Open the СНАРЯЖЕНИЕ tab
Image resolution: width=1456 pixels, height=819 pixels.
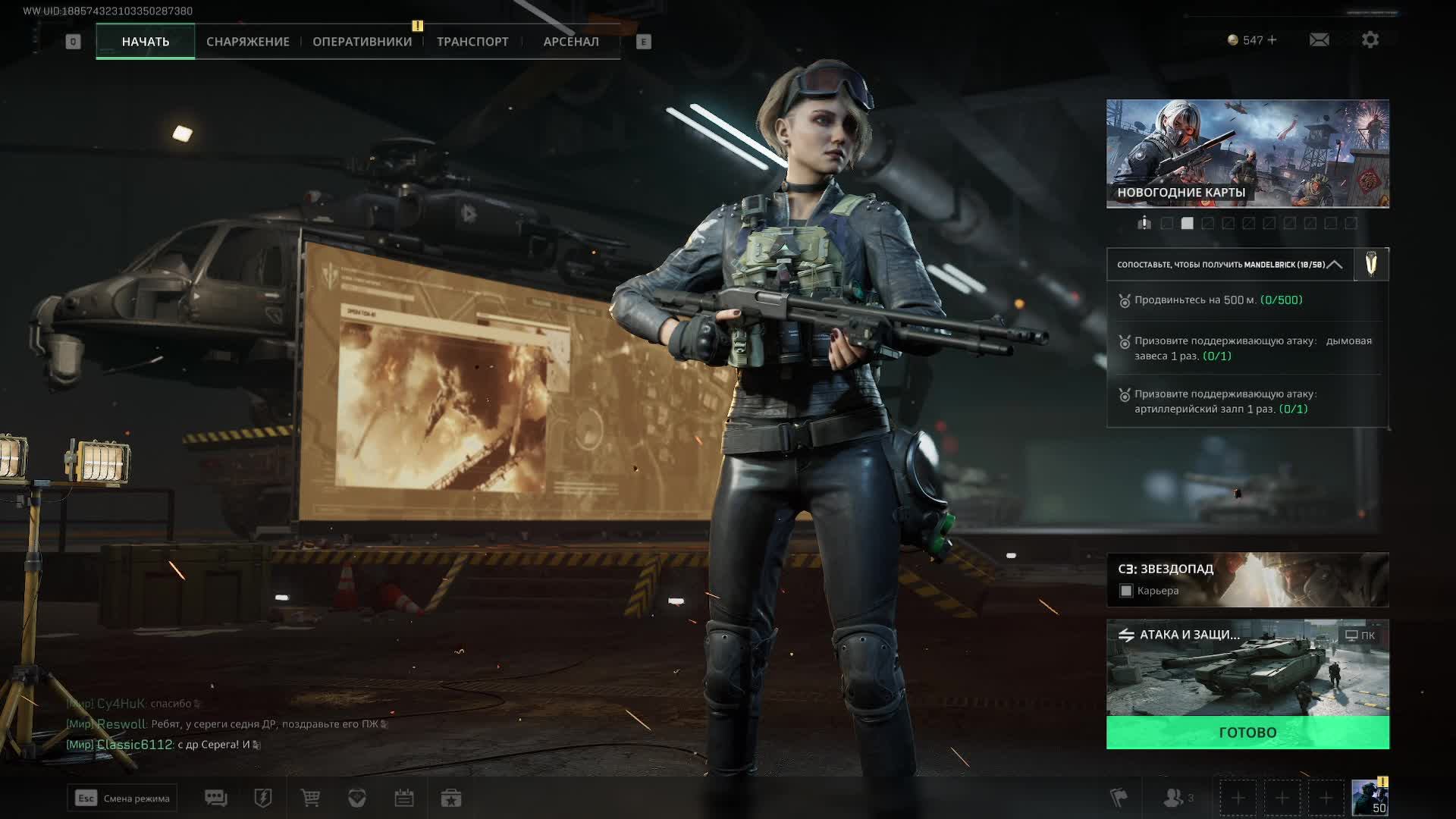click(x=248, y=42)
